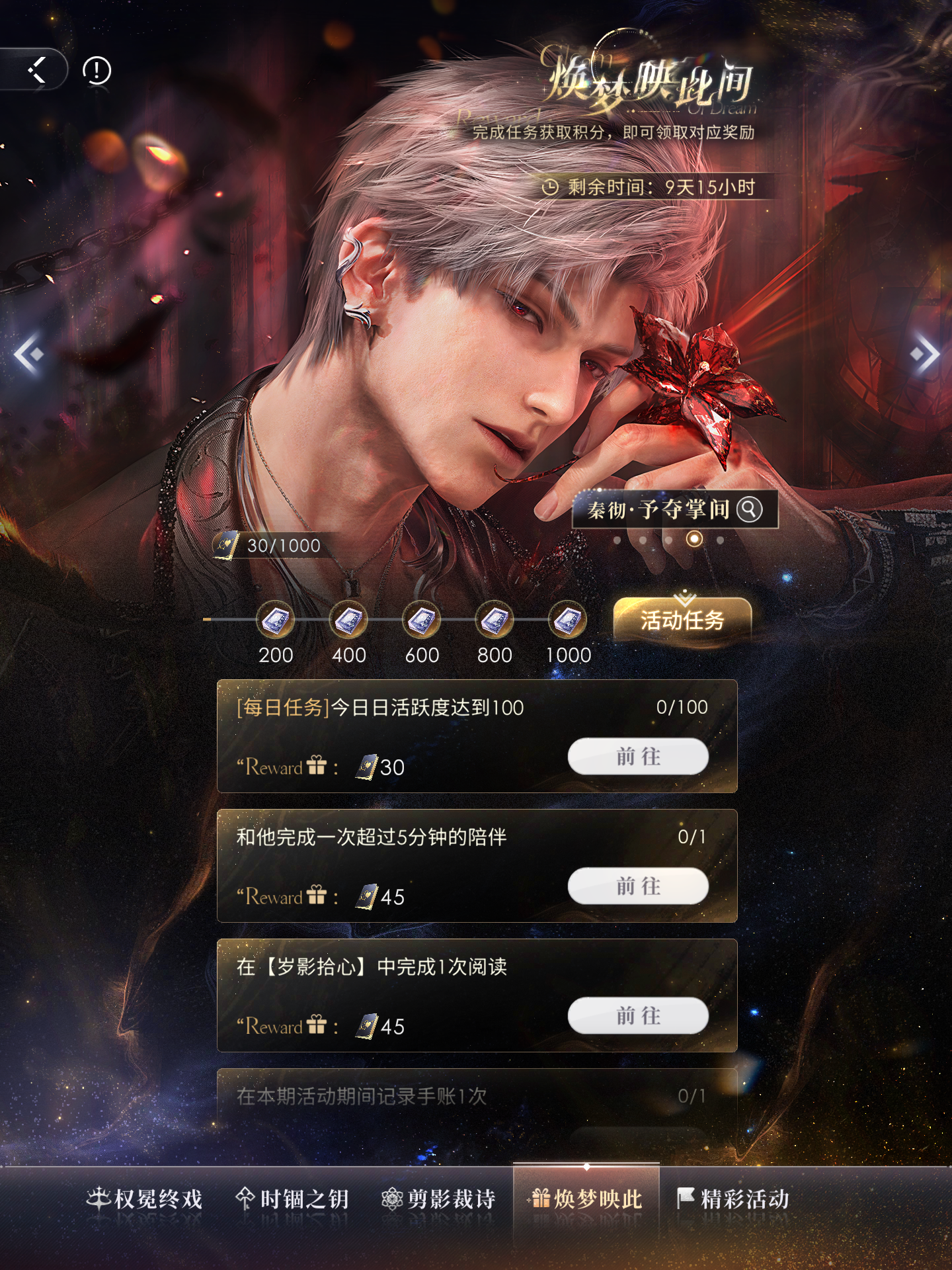952x1270 pixels.
Task: Open the 剪影裁诗 tab
Action: [x=439, y=1199]
